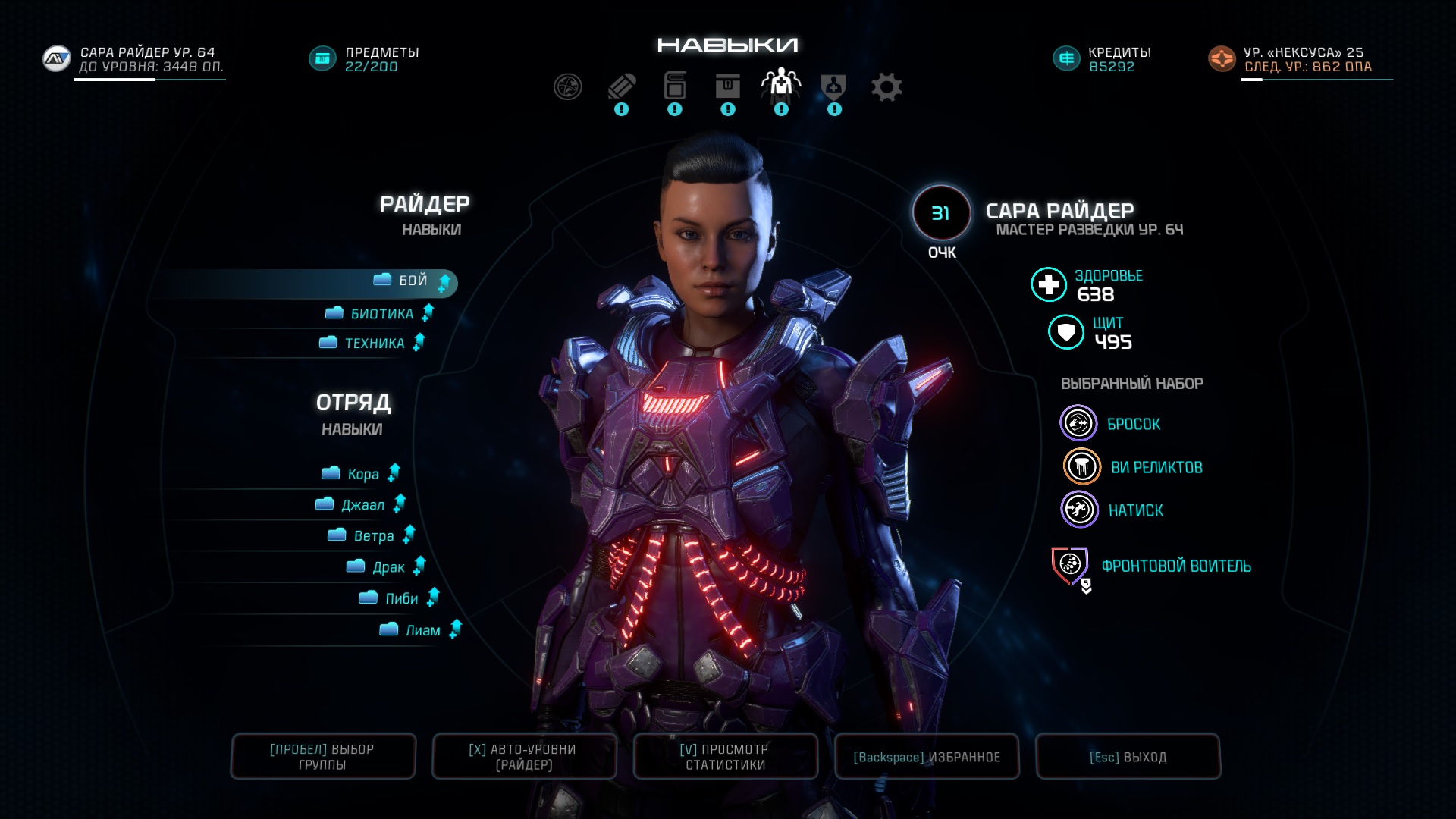Open Лиам's squad skills
Image resolution: width=1456 pixels, height=819 pixels.
pyautogui.click(x=422, y=630)
